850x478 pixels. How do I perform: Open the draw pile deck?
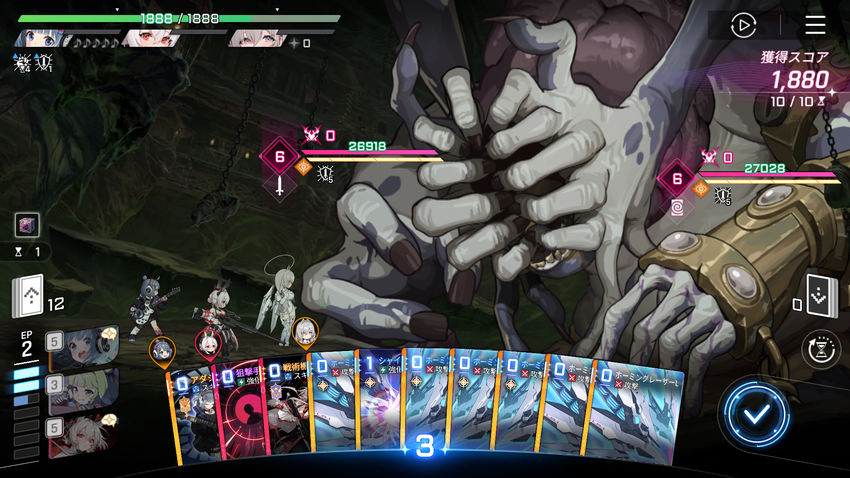(x=28, y=296)
